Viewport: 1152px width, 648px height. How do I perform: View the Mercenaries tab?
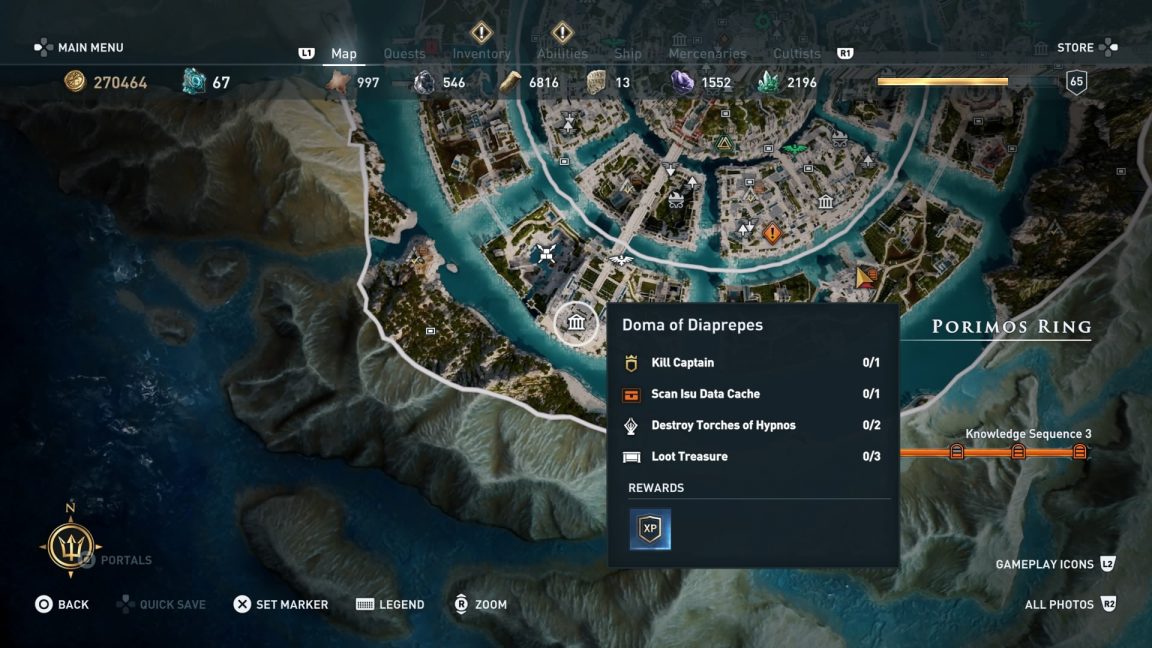(x=707, y=54)
